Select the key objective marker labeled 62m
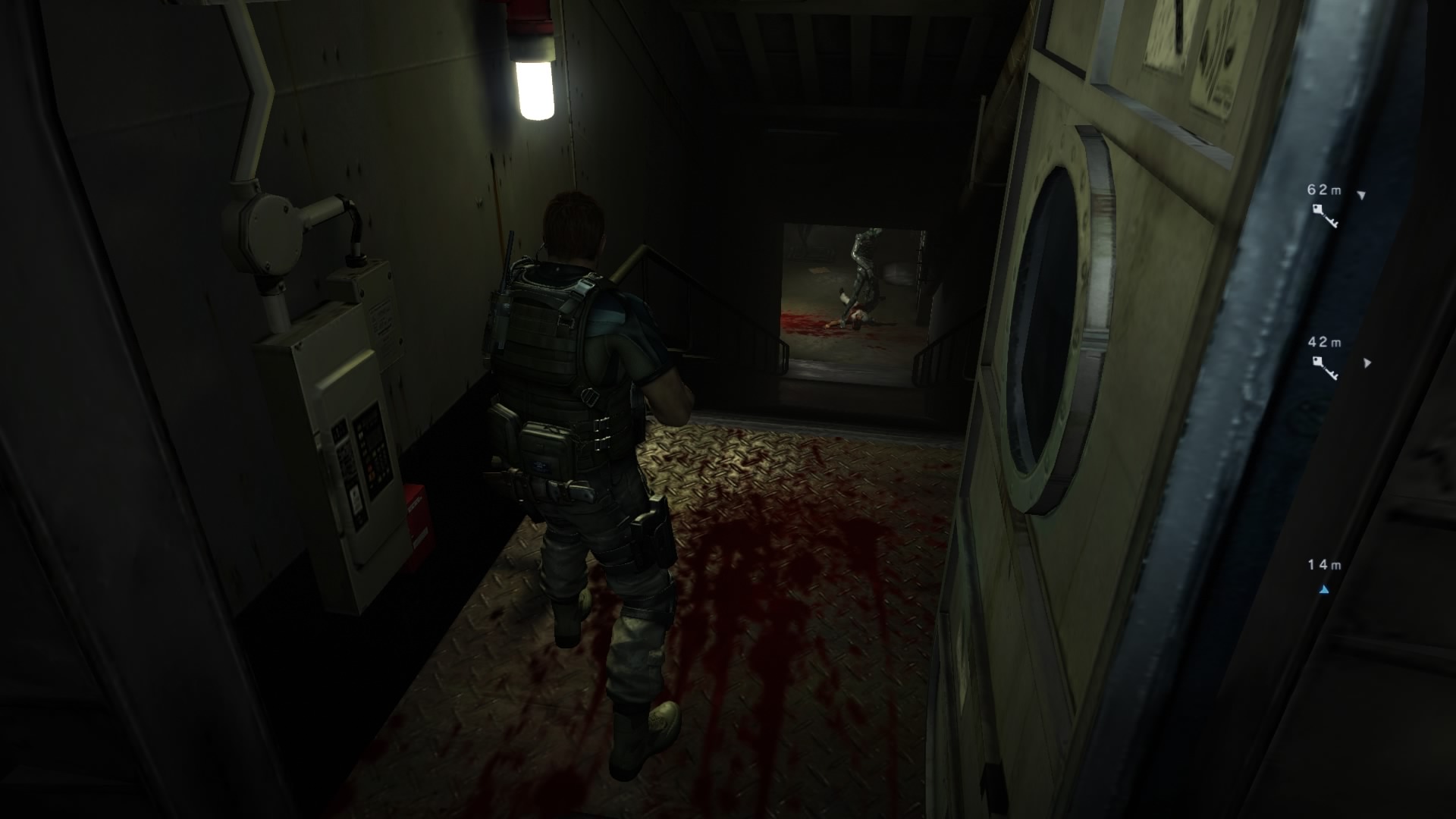 1325,215
